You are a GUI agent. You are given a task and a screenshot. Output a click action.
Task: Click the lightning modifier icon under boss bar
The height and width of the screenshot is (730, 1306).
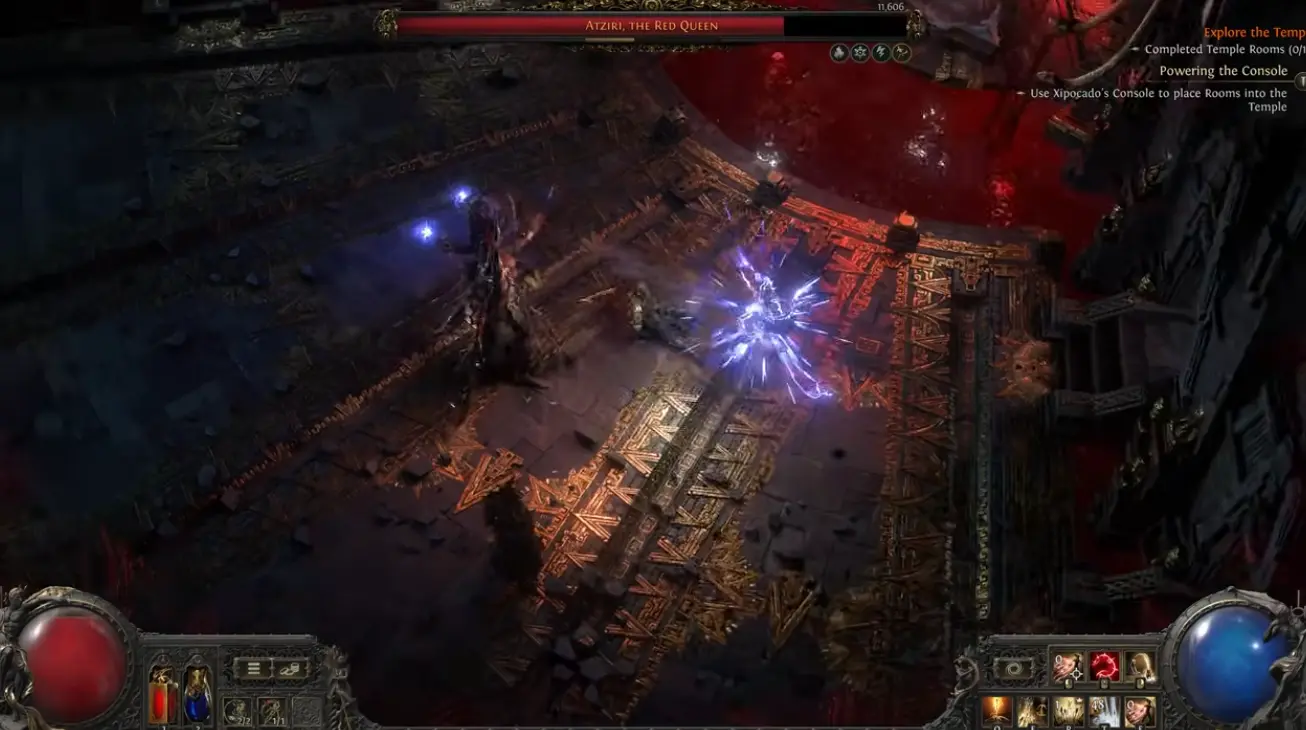(881, 53)
